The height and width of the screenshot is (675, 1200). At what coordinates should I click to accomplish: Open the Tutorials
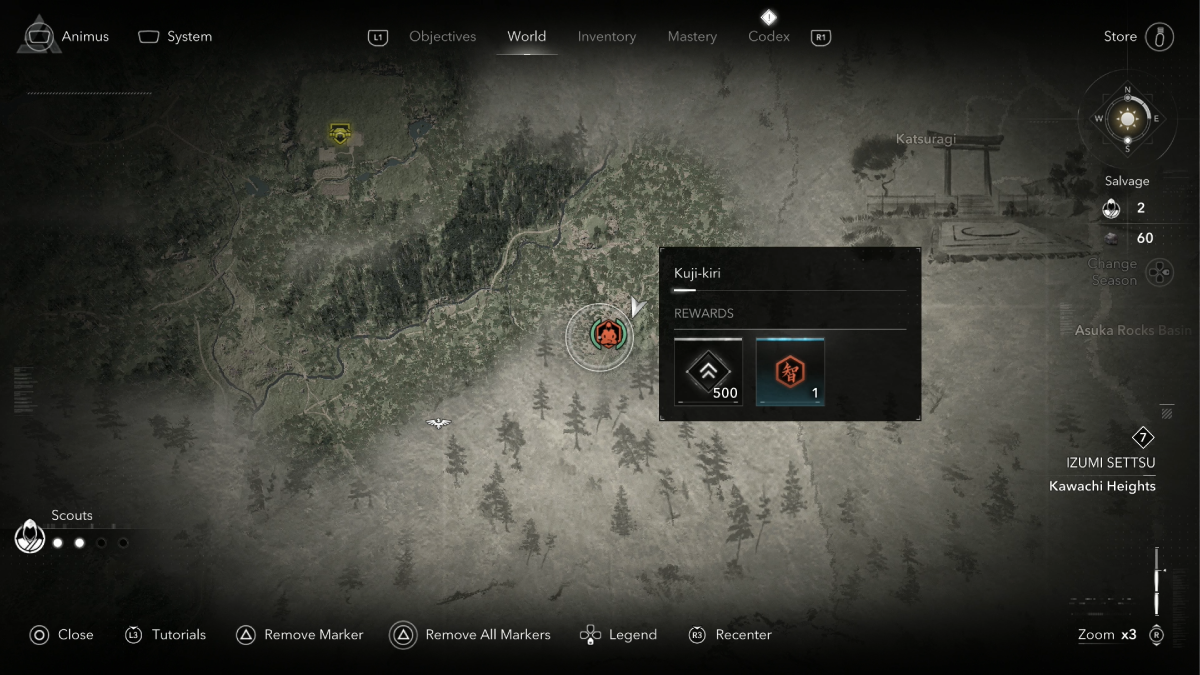pos(166,635)
